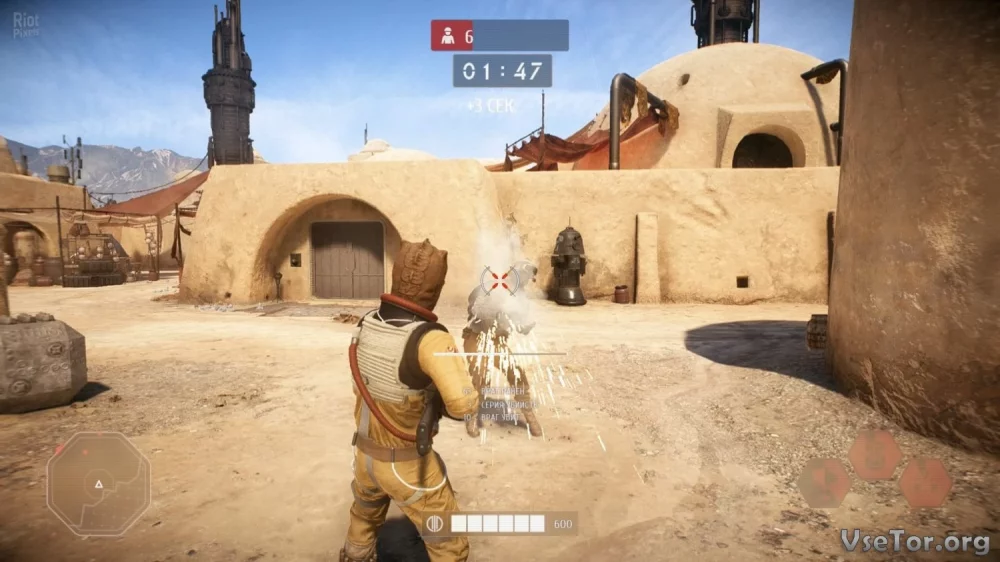Open the VseTor.org watermark link
This screenshot has width=1000, height=562.
[x=915, y=541]
